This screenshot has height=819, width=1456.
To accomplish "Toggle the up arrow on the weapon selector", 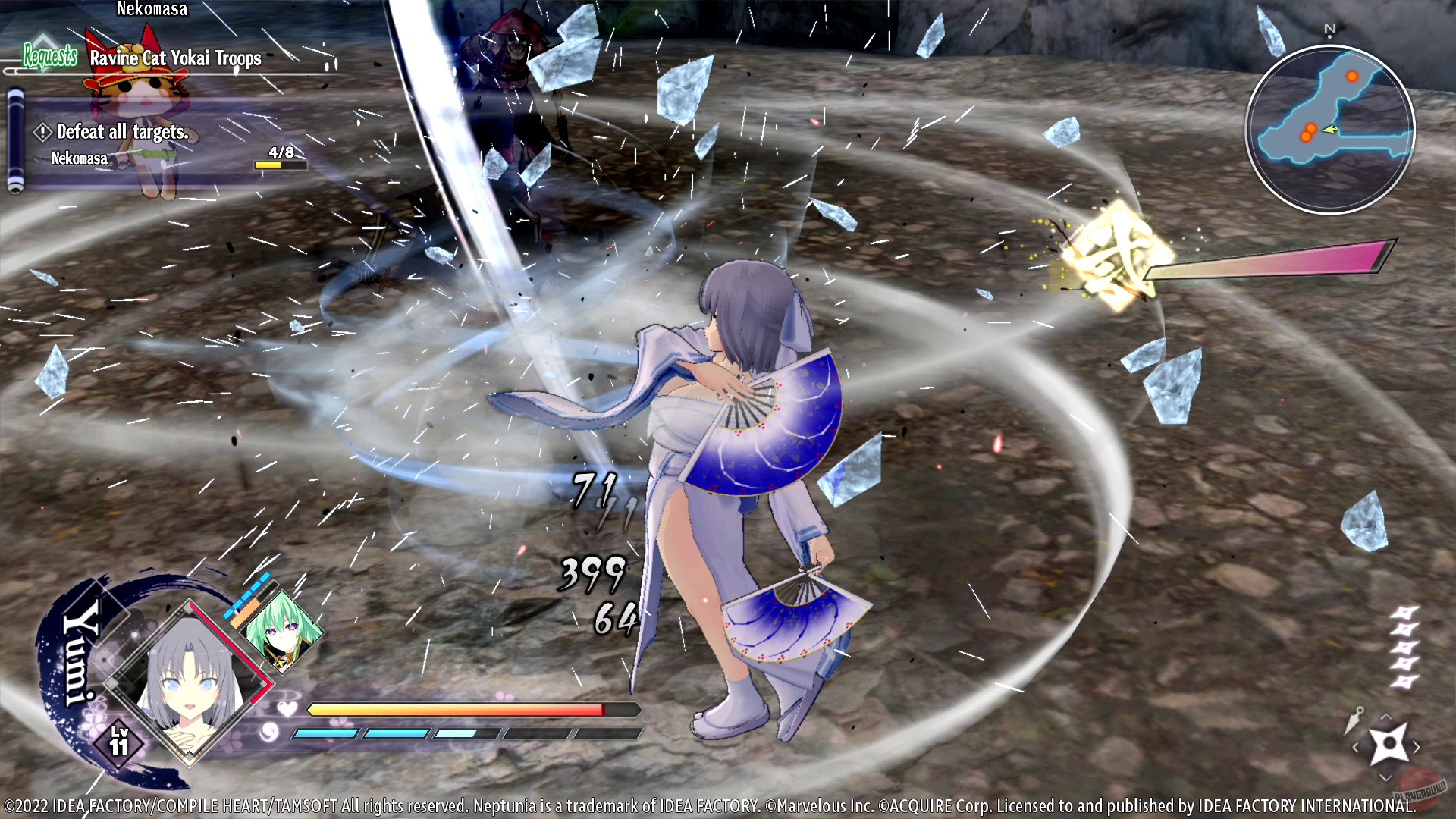I will pos(1385,716).
